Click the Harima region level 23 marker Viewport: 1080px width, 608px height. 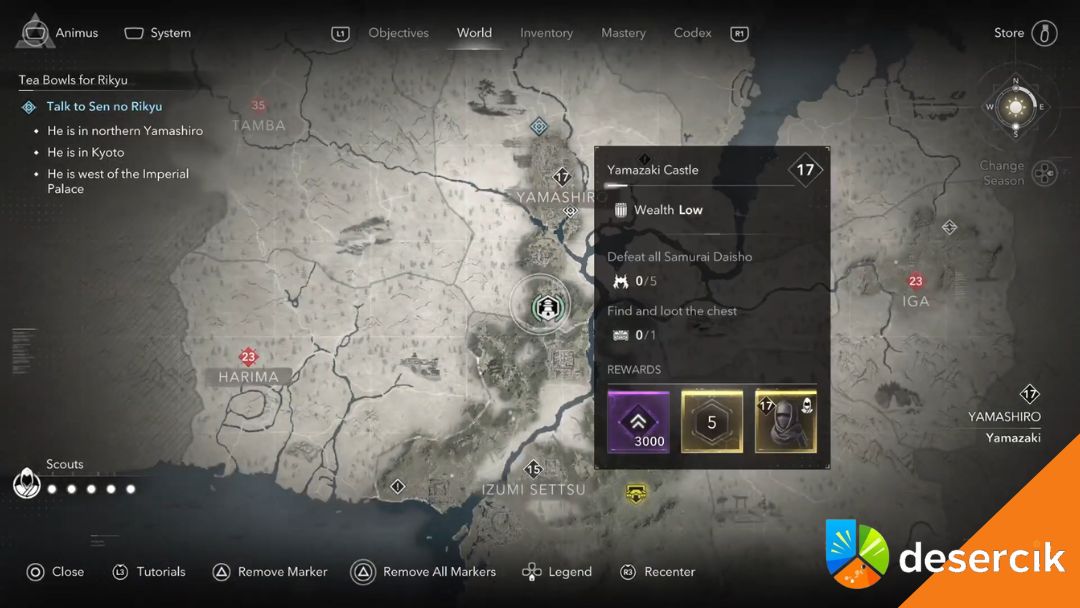249,357
